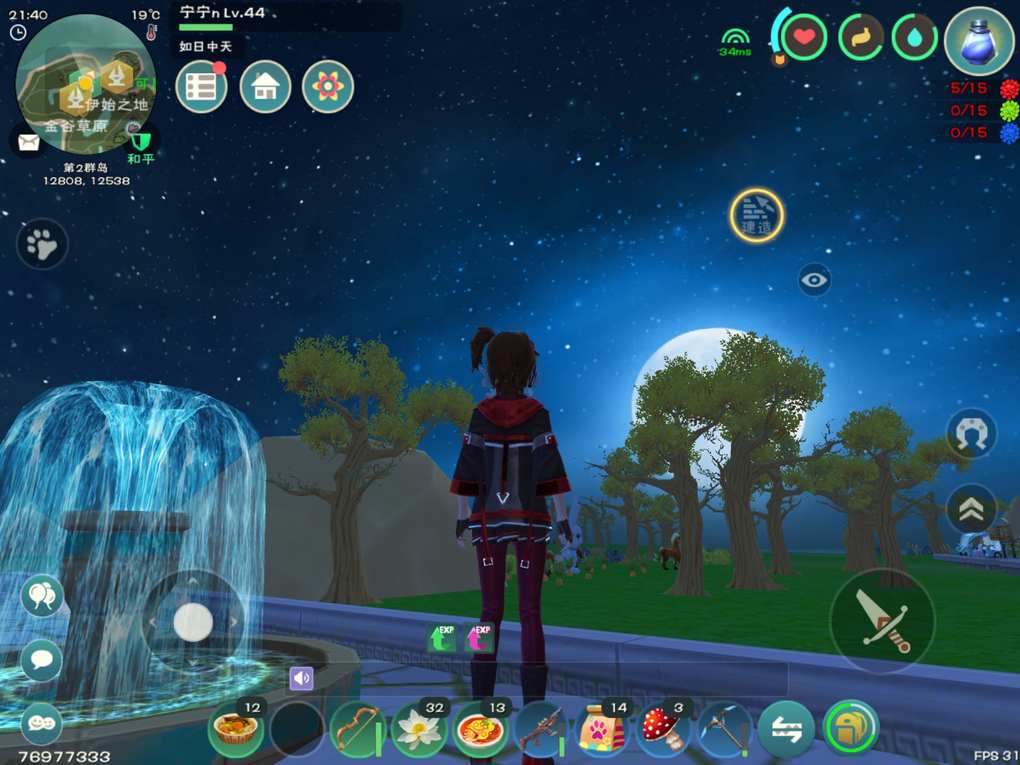The image size is (1020, 765).
Task: Select the white lotus flower slot
Action: point(419,729)
